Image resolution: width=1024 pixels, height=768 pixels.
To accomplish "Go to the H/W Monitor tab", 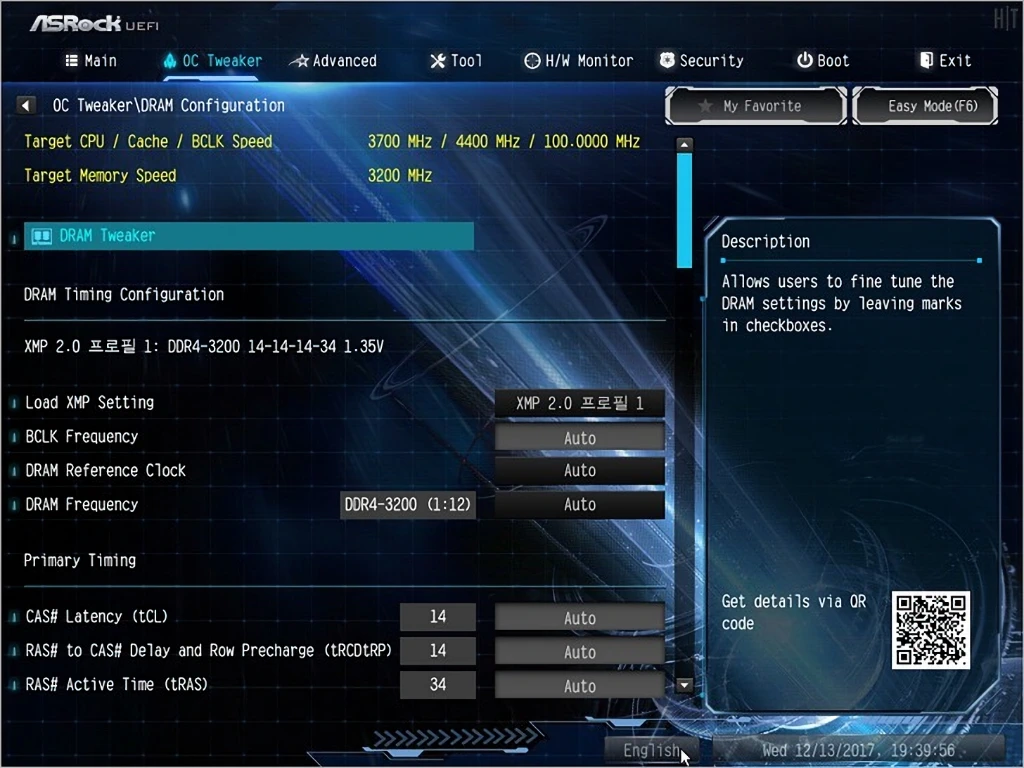I will (x=579, y=61).
